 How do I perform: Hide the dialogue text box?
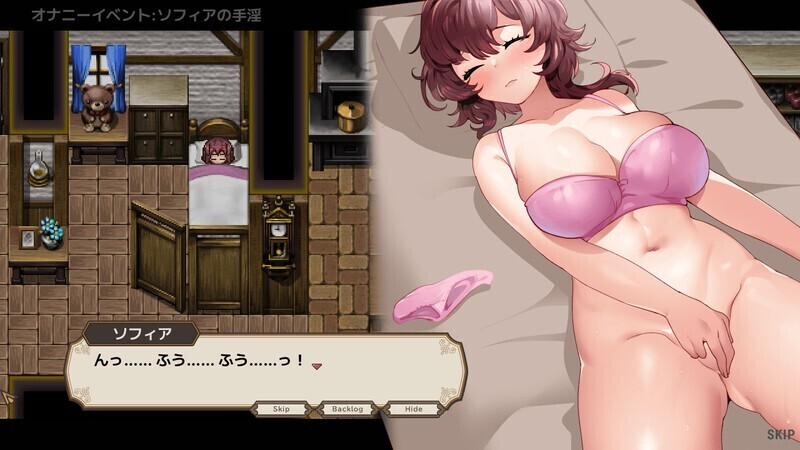413,409
